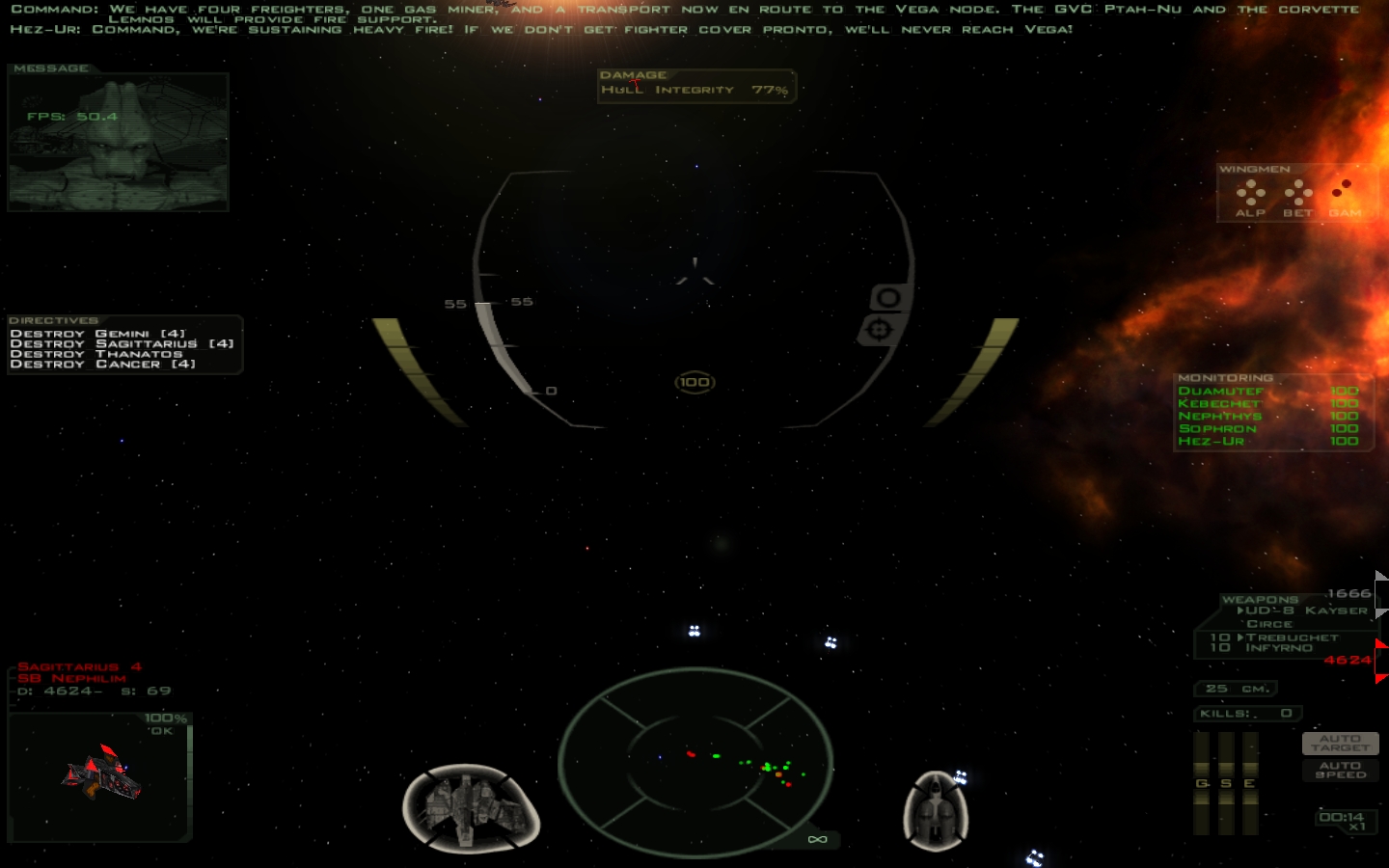Switch to the Infyrno secondary weapon
This screenshot has width=1389, height=868.
point(1279,648)
